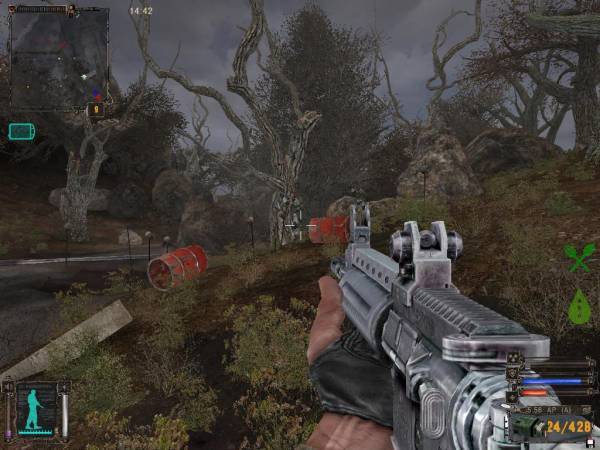The width and height of the screenshot is (600, 450).
Task: Click the floppy disk save icon
Action: click(x=592, y=443)
